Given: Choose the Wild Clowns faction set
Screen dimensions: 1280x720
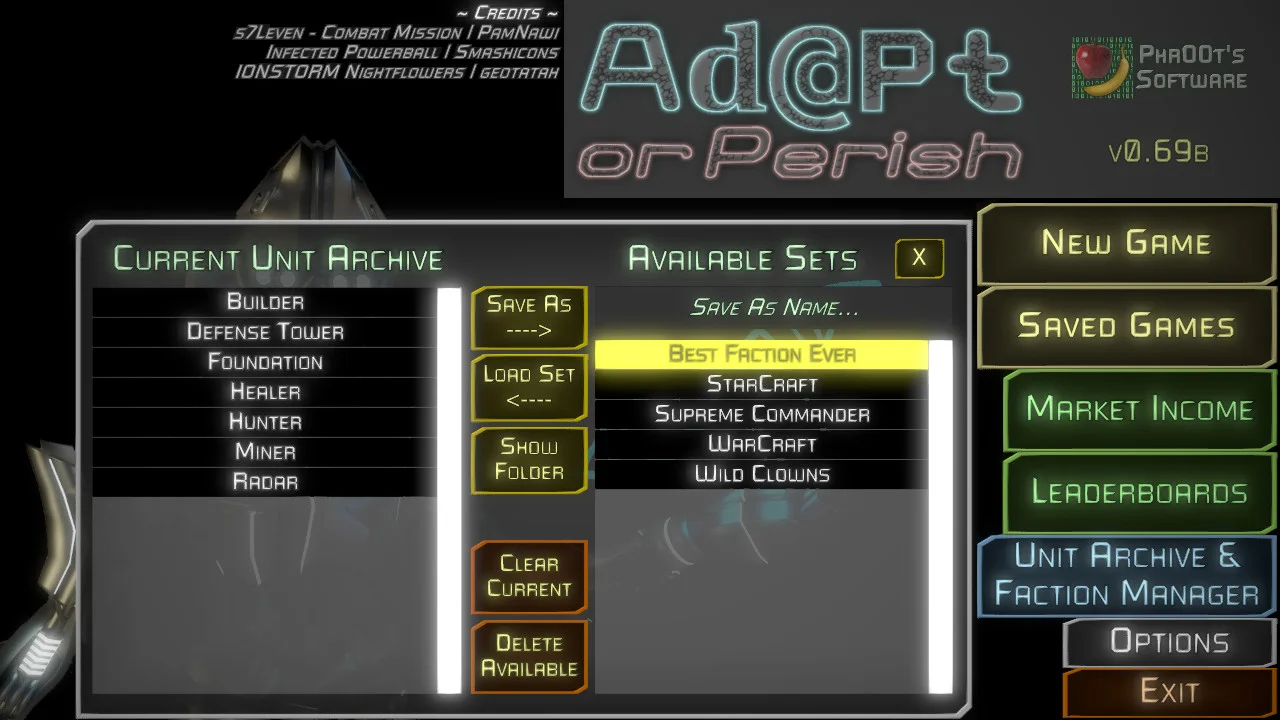Looking at the screenshot, I should [x=763, y=474].
